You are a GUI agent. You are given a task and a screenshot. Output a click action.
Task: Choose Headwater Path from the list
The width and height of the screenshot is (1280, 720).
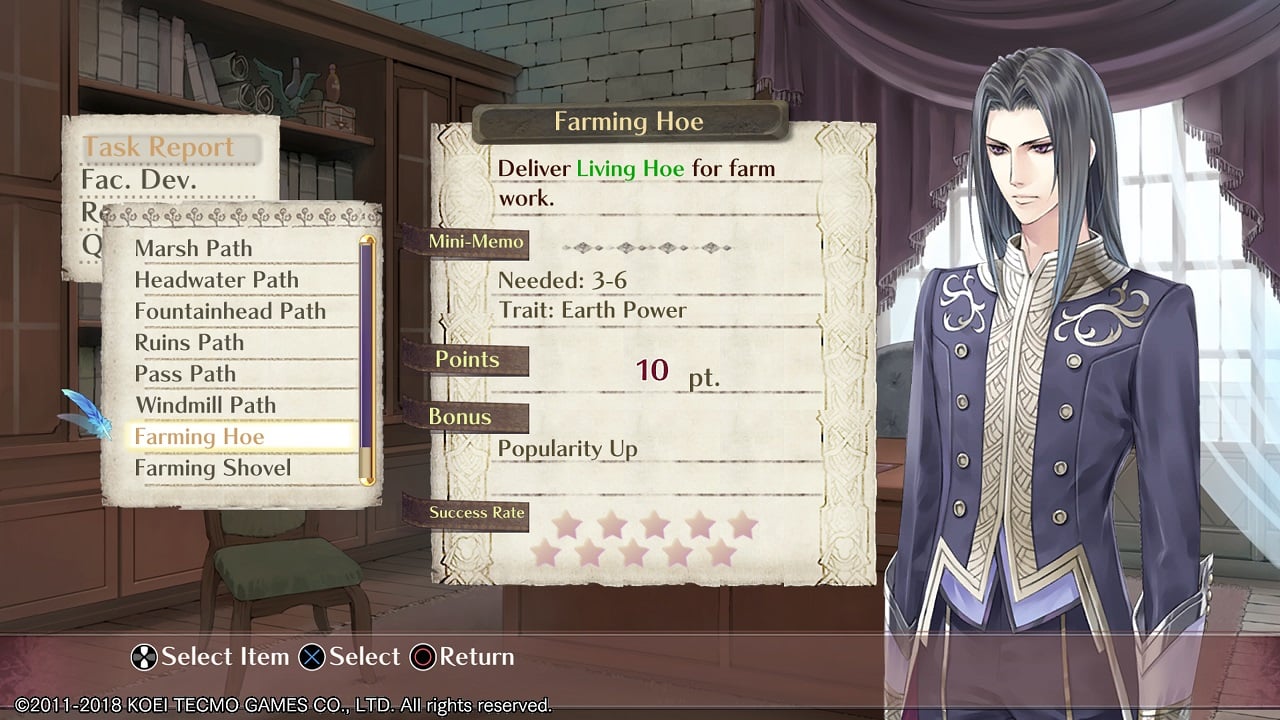coord(216,280)
